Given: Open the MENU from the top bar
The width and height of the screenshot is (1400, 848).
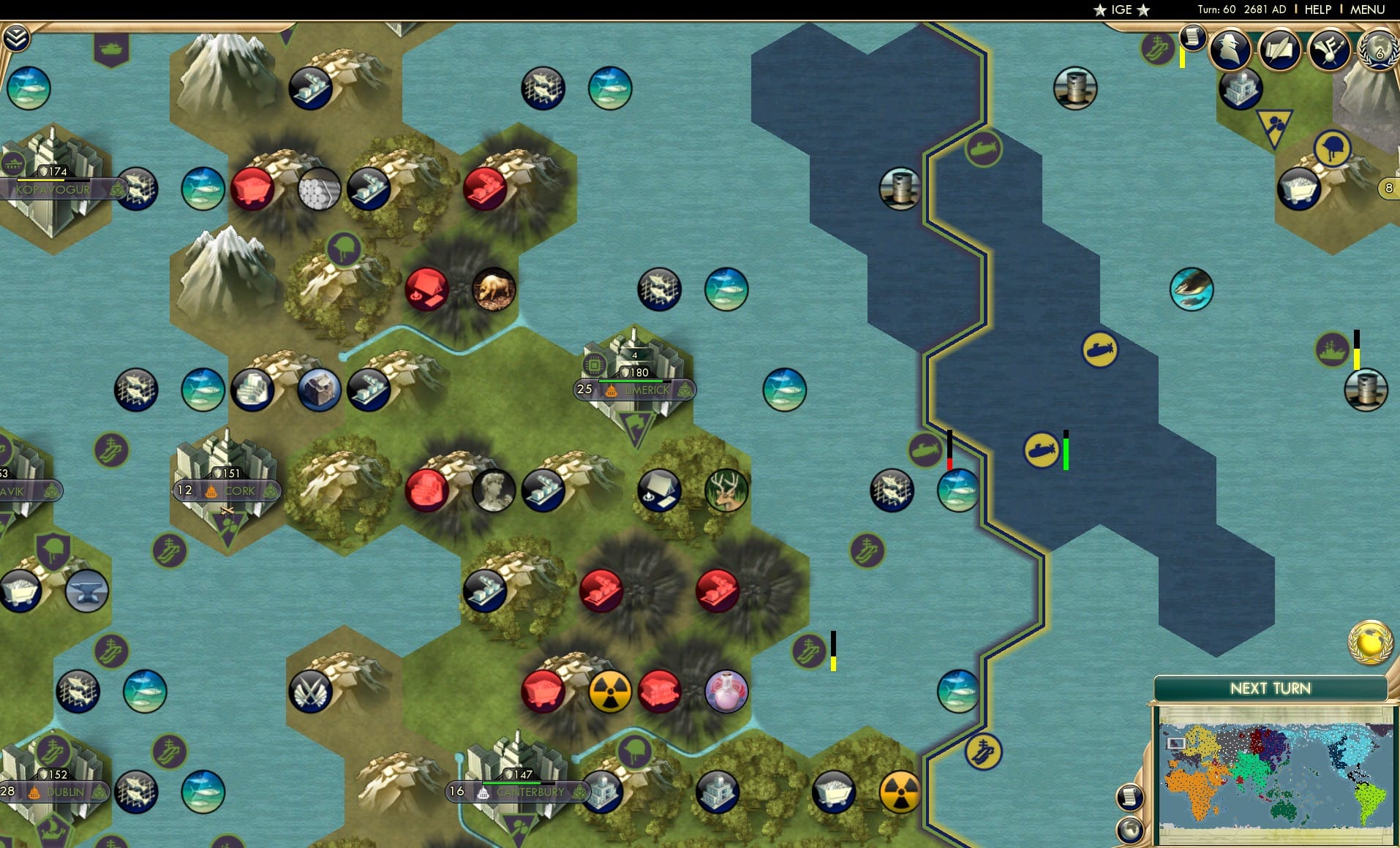Looking at the screenshot, I should 1367,10.
